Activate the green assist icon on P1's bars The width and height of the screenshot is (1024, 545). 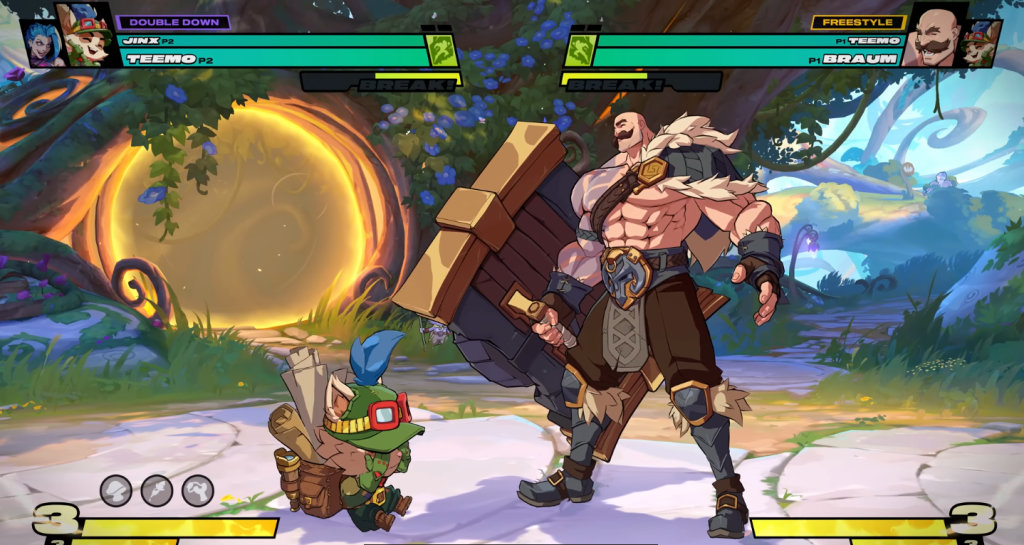pyautogui.click(x=579, y=50)
